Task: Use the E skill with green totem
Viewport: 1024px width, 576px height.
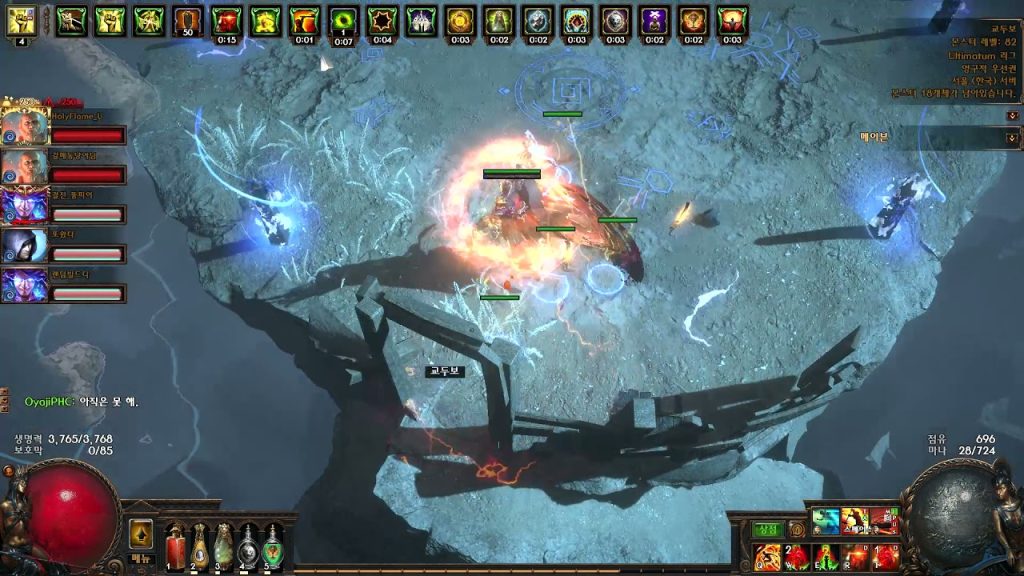Action: [x=826, y=556]
